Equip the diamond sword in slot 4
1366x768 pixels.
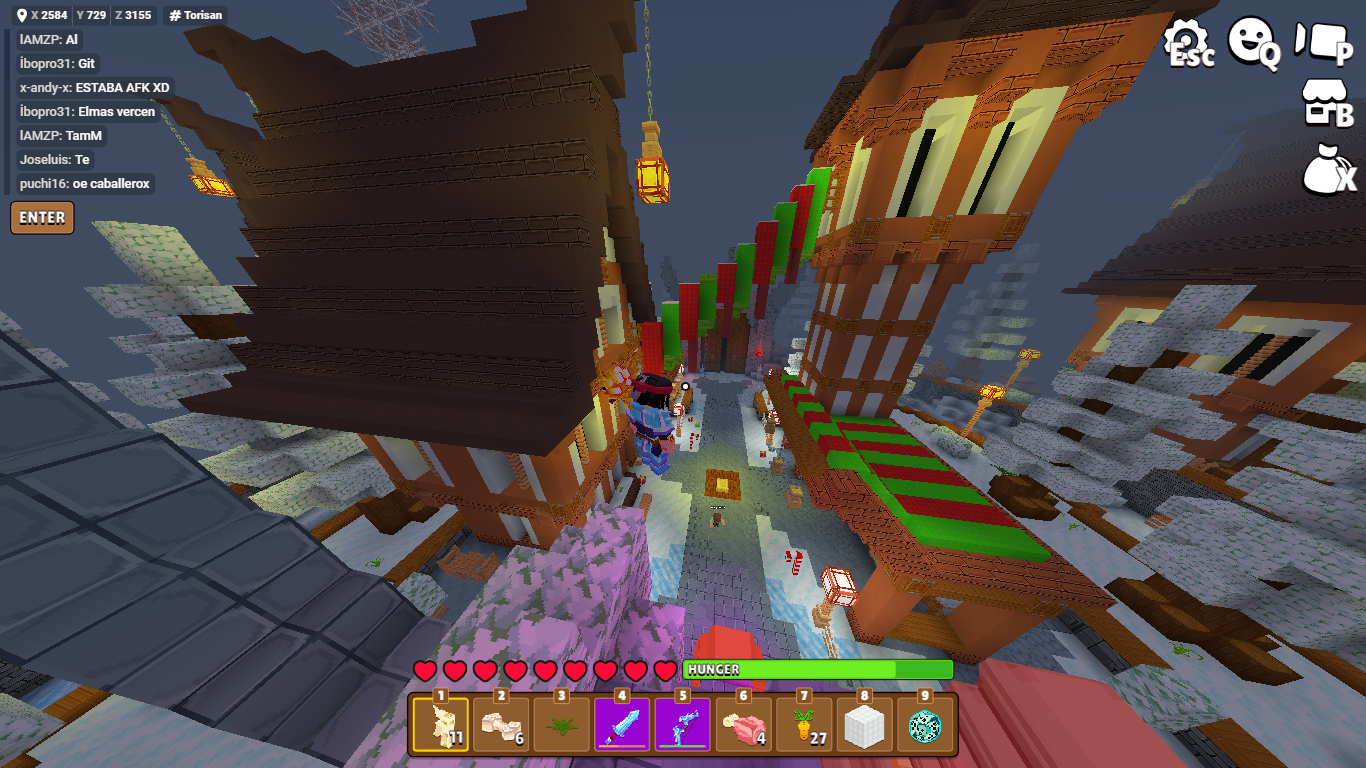[622, 724]
